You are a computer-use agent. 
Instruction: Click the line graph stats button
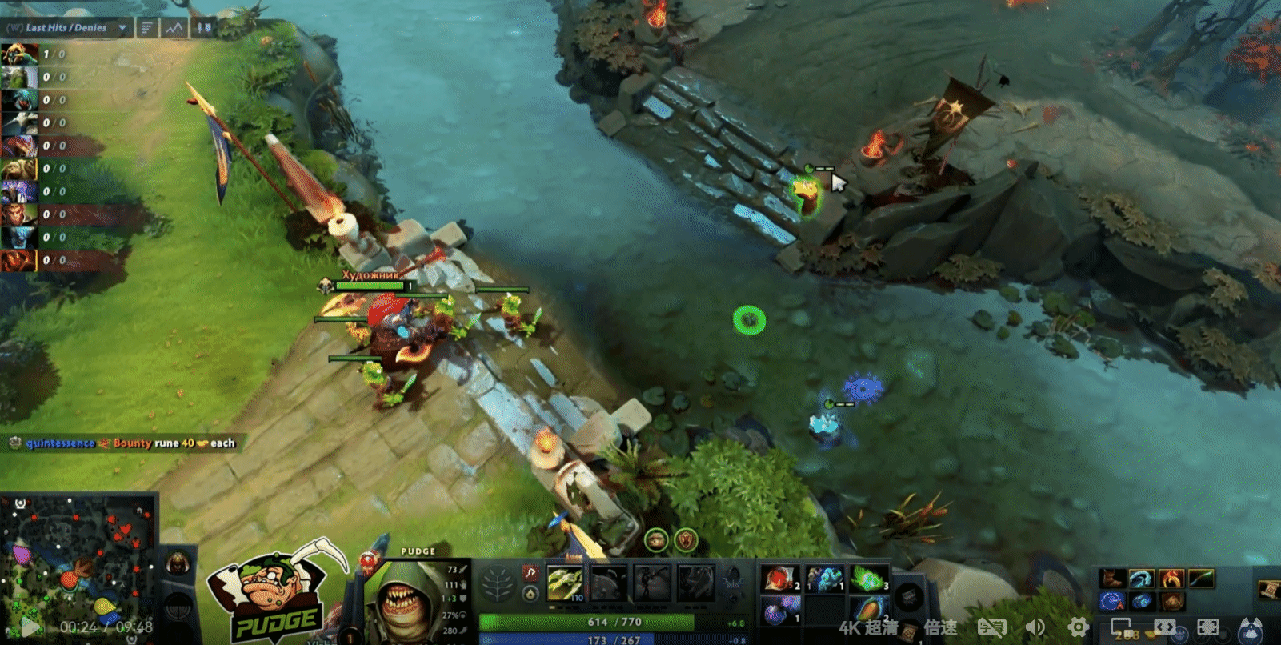click(x=175, y=28)
